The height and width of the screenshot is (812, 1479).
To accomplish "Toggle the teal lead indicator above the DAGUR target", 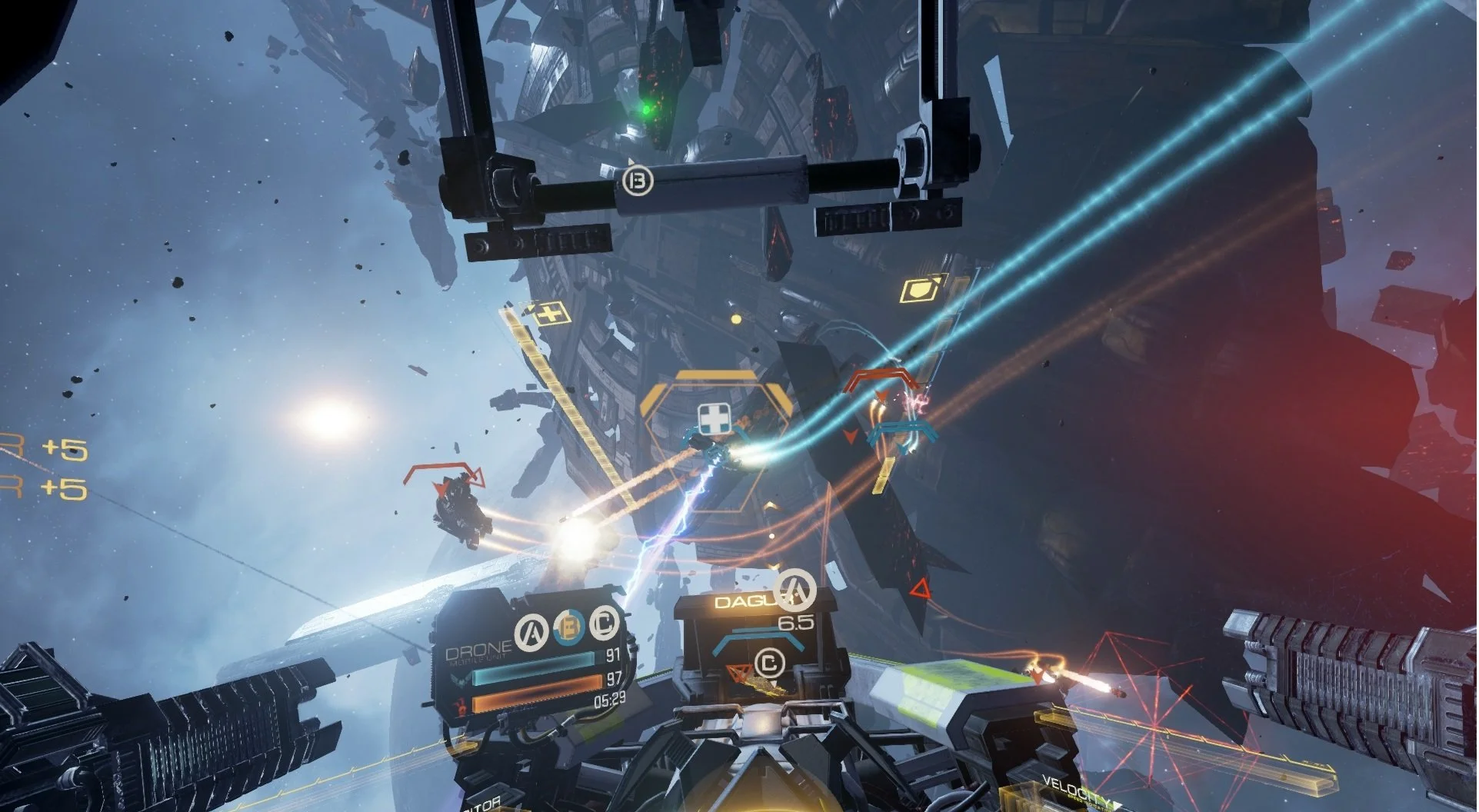I will click(758, 637).
